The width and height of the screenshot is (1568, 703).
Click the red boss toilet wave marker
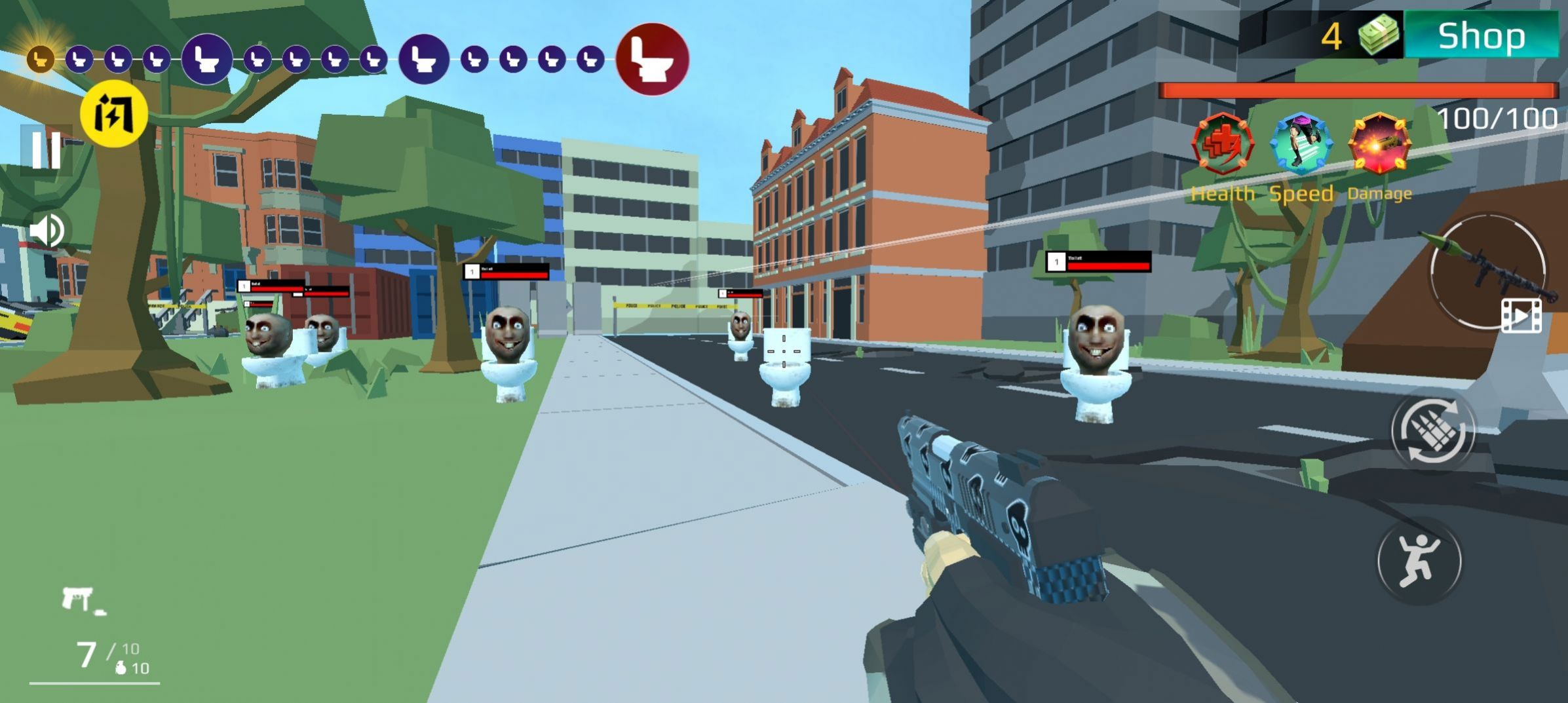[652, 59]
